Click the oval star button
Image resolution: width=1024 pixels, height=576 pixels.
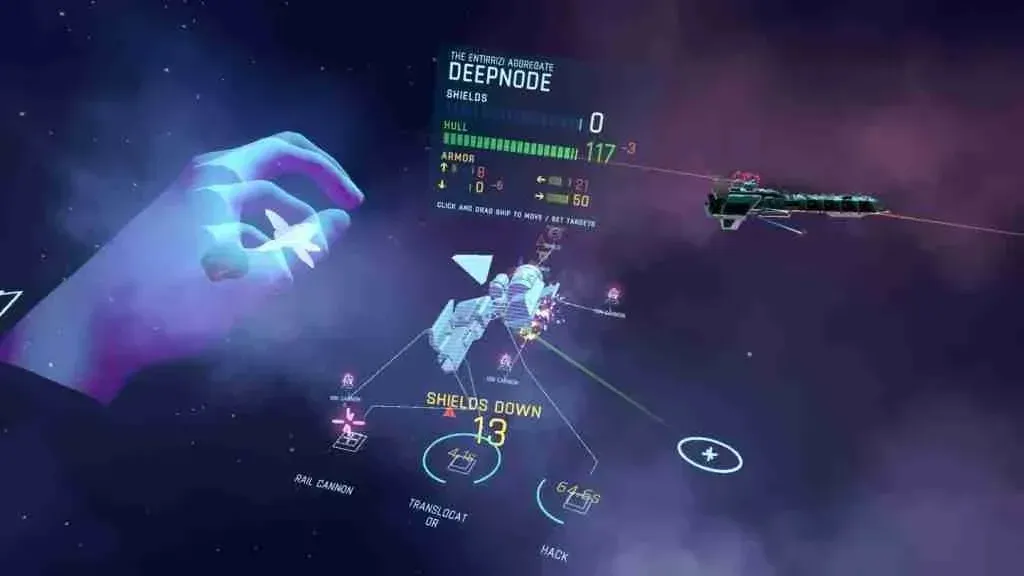(x=710, y=454)
